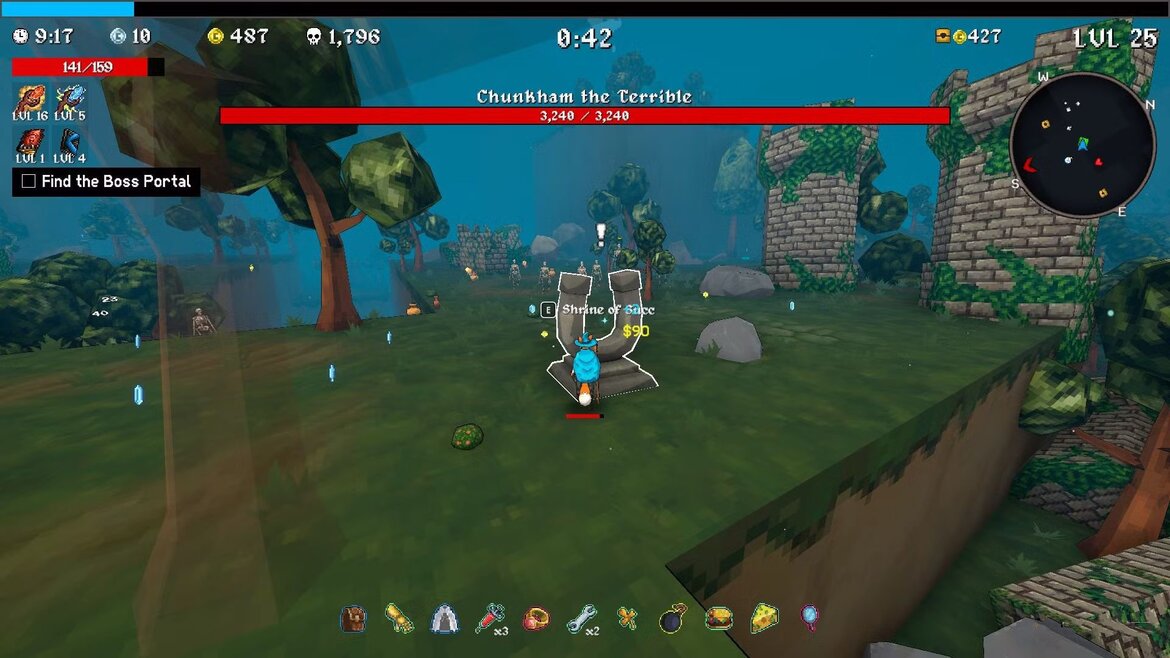Select the burger item icon
Screen dimensions: 1170x658
point(718,619)
